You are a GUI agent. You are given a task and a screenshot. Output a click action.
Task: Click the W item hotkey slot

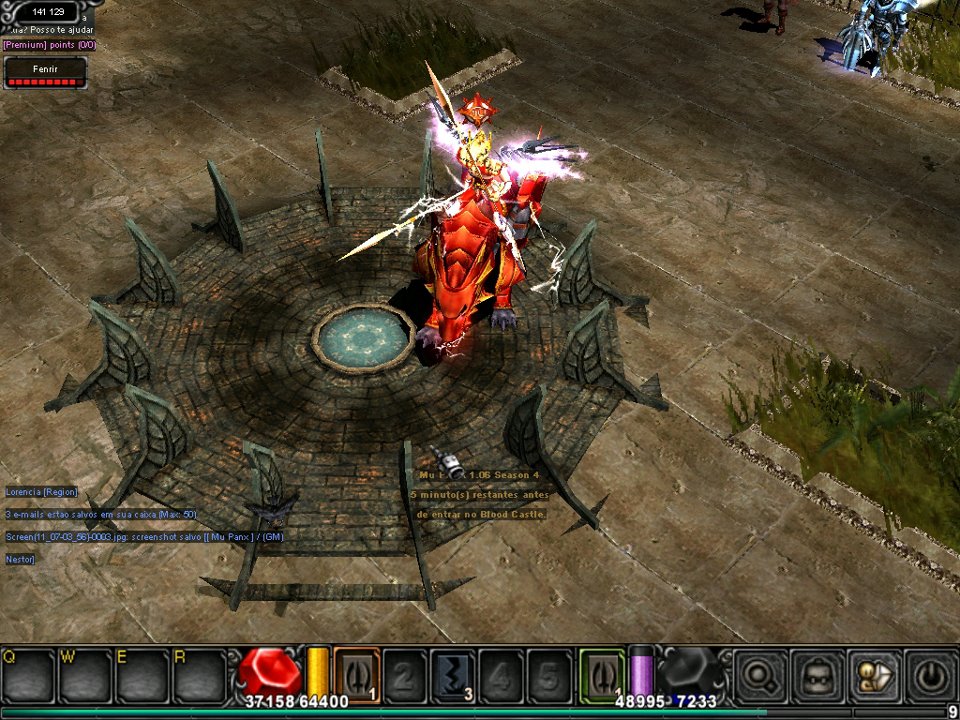84,676
